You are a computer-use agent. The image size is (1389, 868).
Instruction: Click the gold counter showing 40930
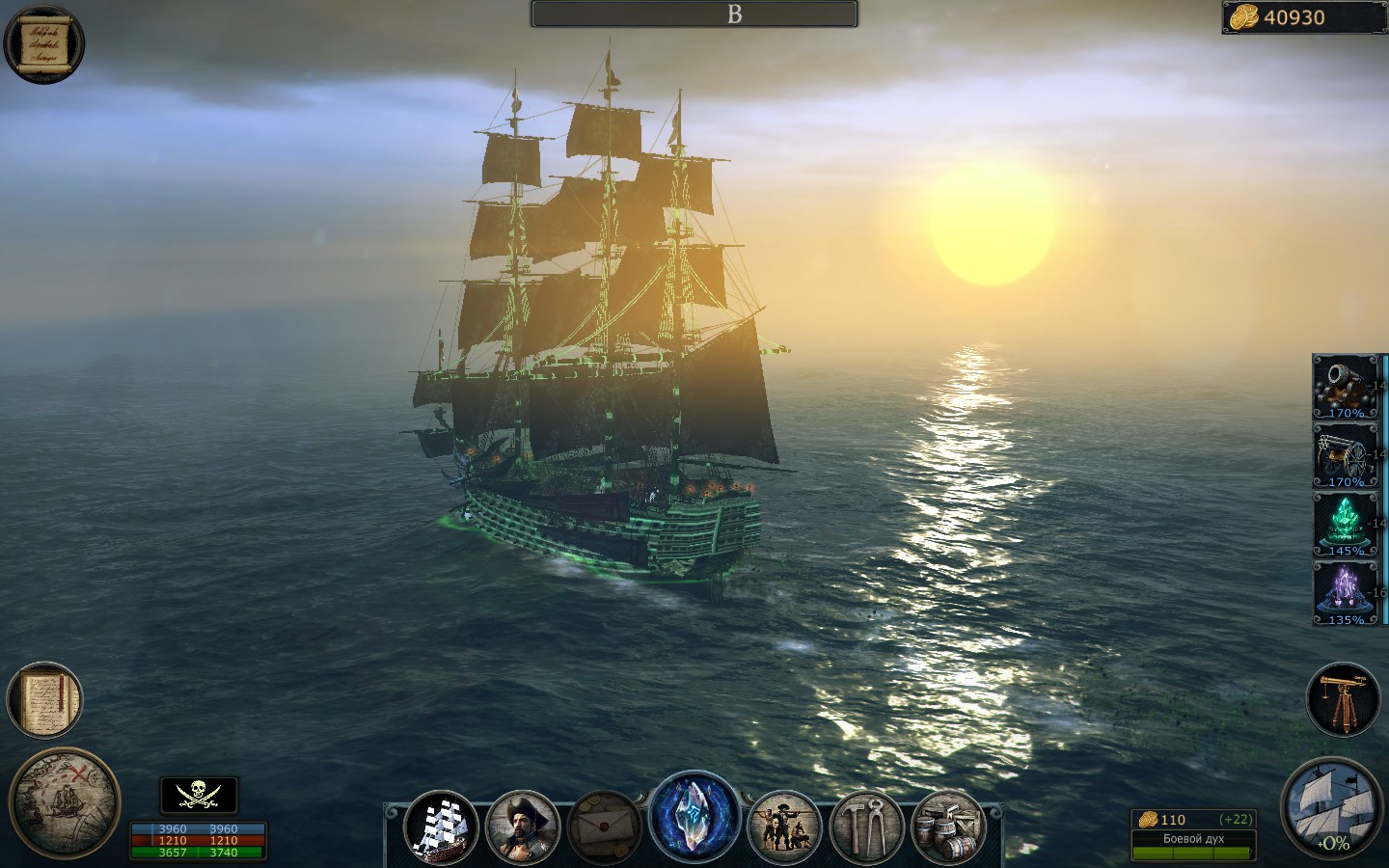[x=1297, y=17]
